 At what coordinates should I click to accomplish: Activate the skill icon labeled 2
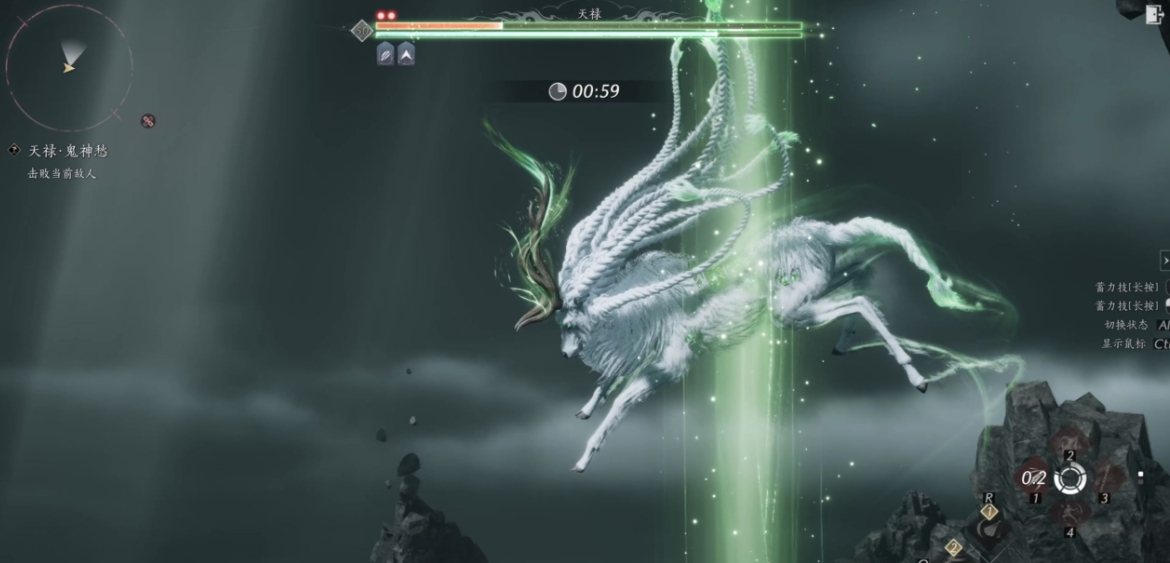[x=1069, y=444]
